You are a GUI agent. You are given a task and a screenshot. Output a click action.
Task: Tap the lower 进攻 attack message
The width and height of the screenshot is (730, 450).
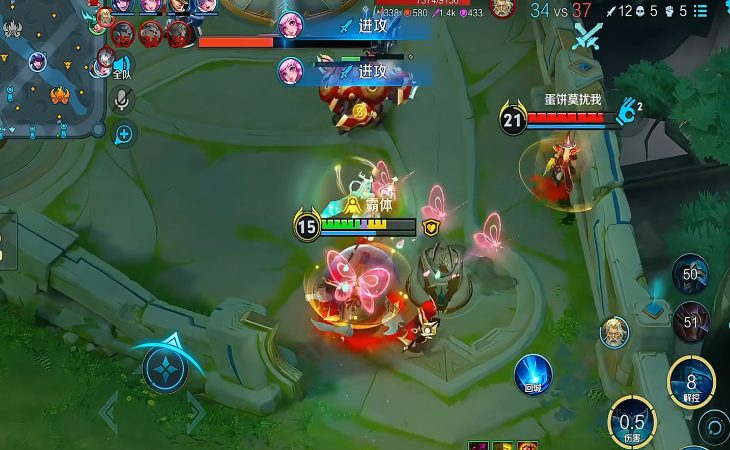(x=360, y=71)
